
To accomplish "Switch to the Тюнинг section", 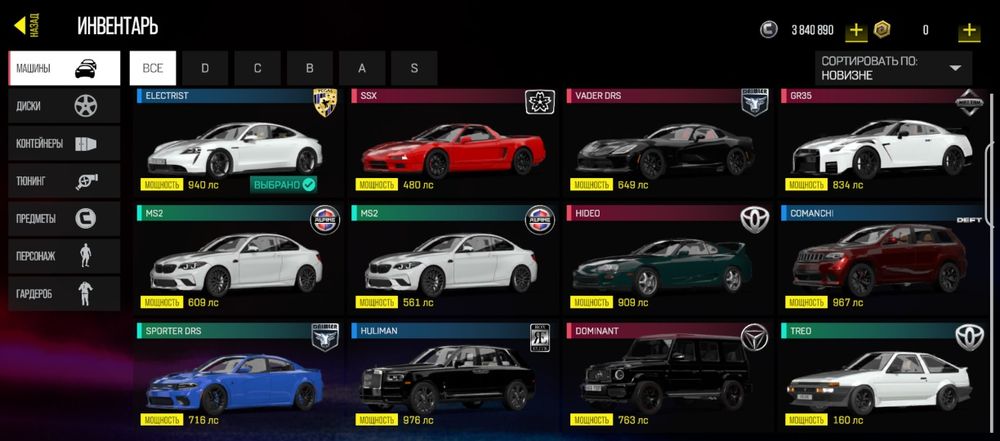I will tap(64, 181).
